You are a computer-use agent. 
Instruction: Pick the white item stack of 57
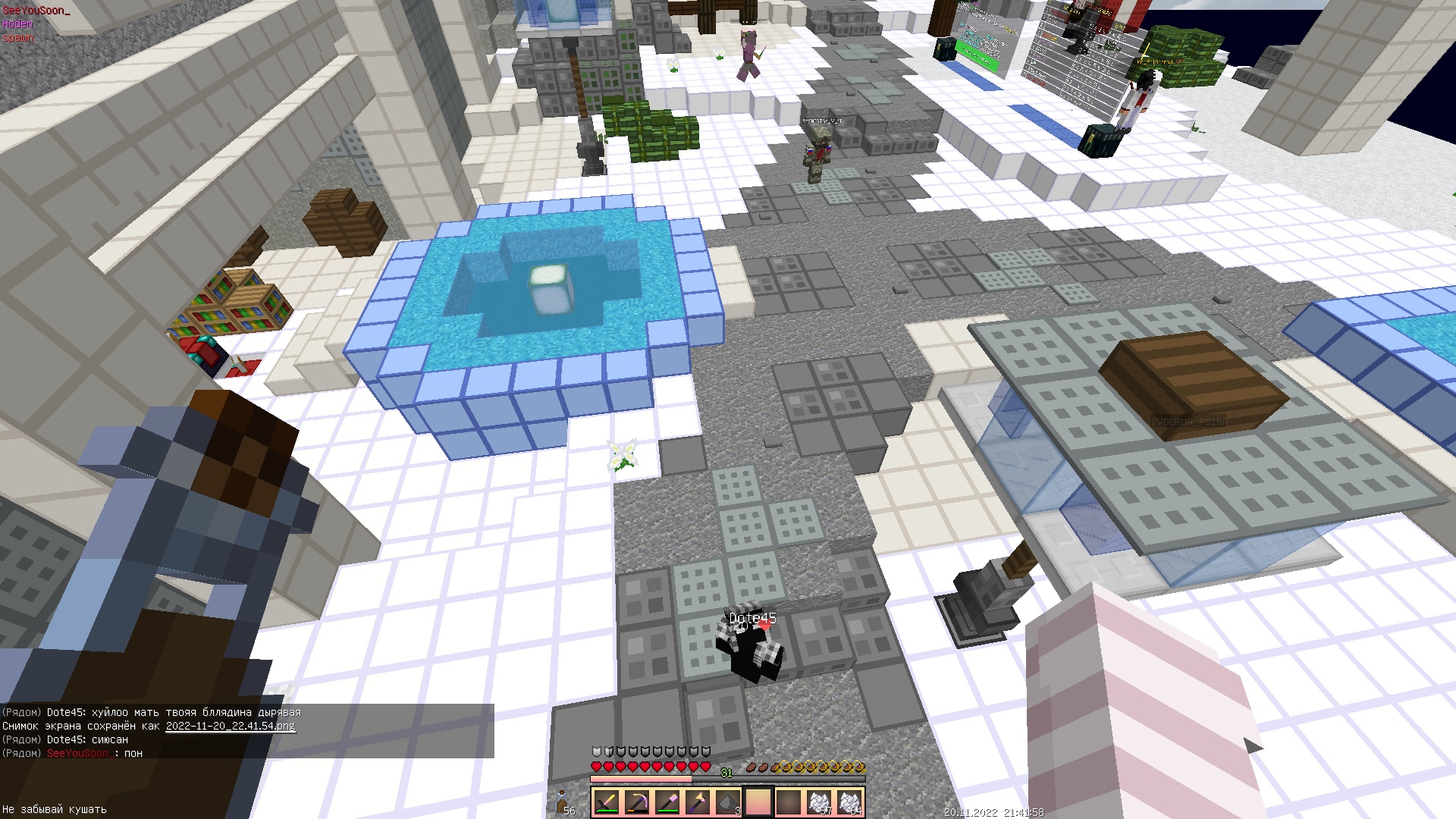click(819, 802)
